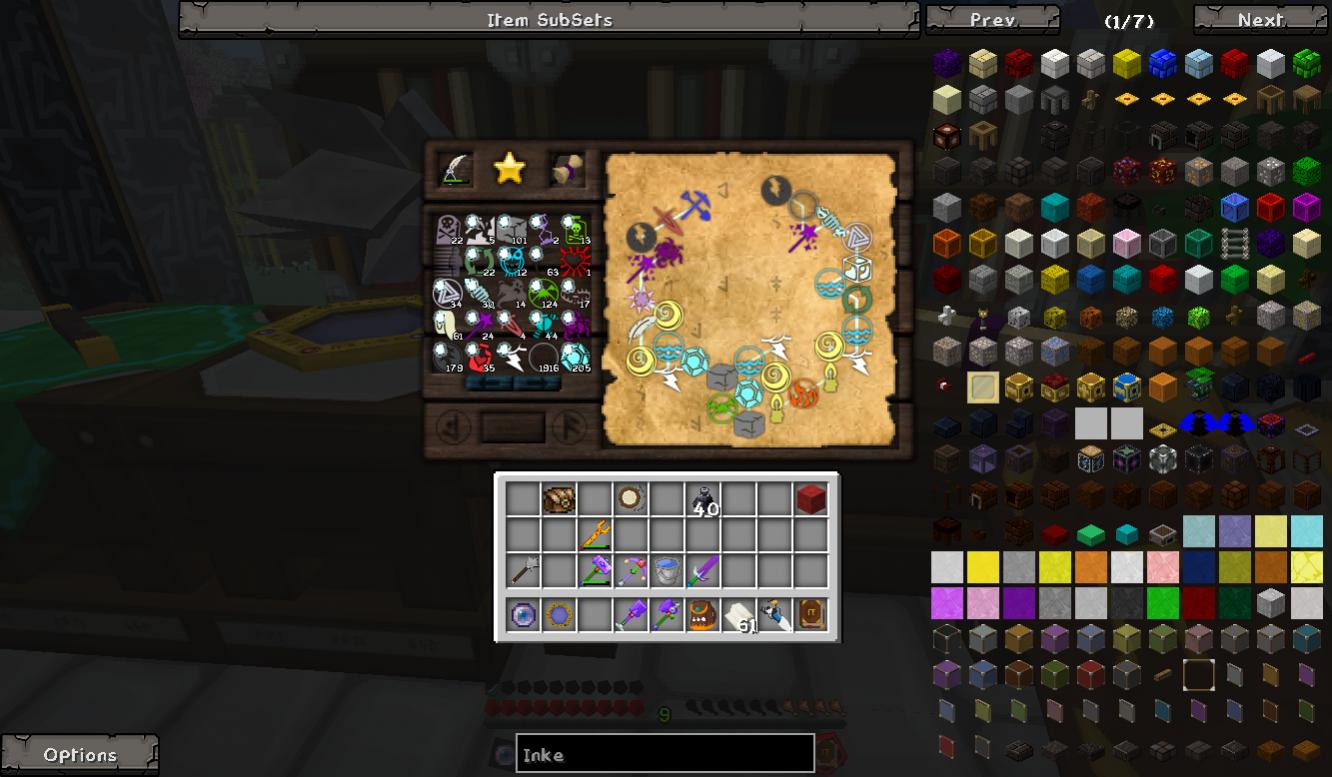Select the blue pickaxe node on parchment
The image size is (1332, 777).
[x=696, y=205]
